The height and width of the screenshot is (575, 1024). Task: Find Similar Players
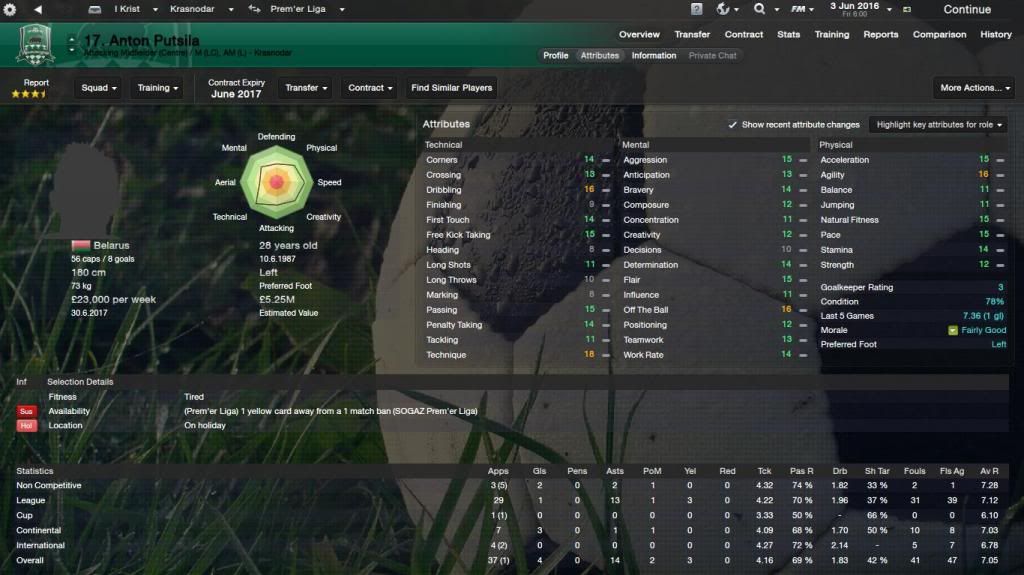point(452,88)
